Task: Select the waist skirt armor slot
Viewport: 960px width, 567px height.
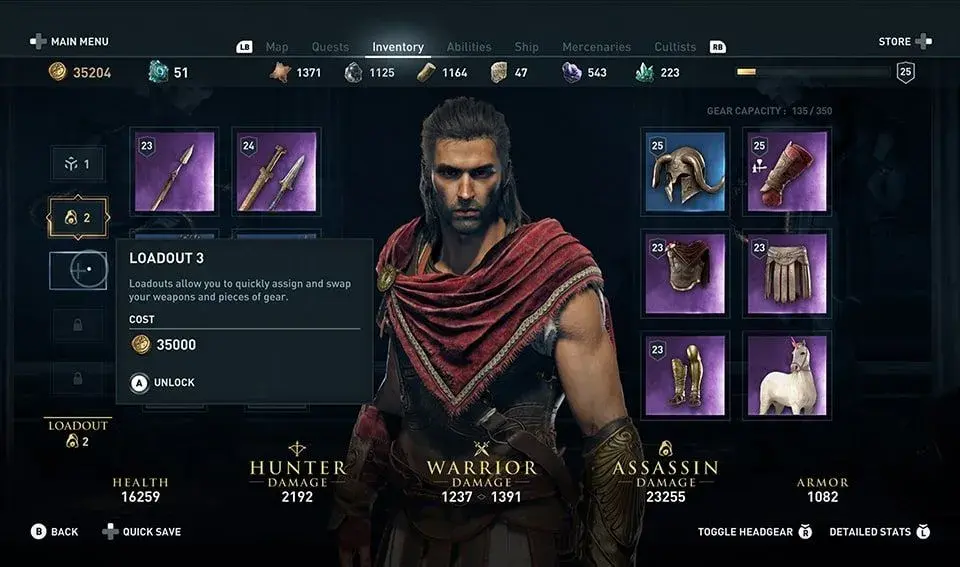Action: click(x=787, y=273)
